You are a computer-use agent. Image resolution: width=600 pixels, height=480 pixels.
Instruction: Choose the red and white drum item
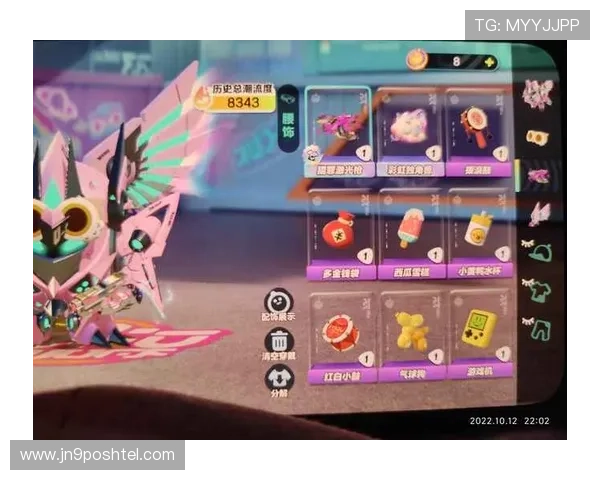[x=343, y=332]
